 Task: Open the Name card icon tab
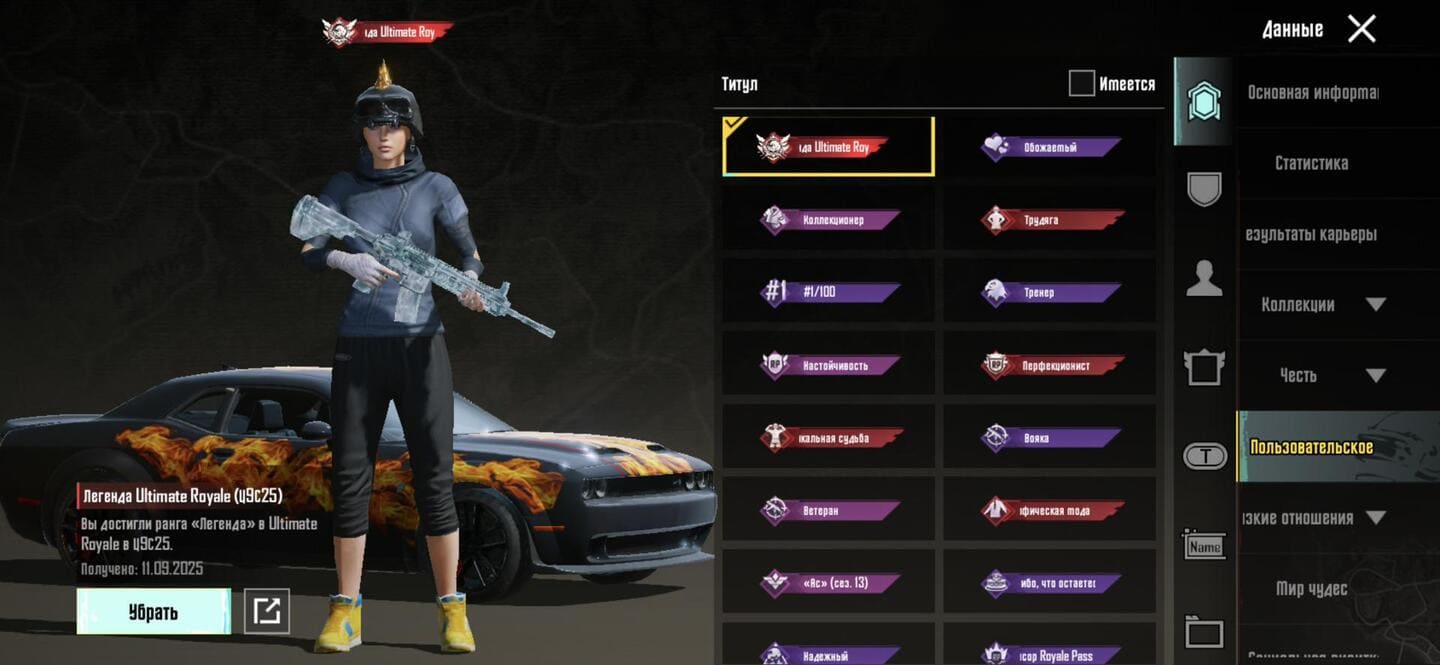coord(1204,546)
